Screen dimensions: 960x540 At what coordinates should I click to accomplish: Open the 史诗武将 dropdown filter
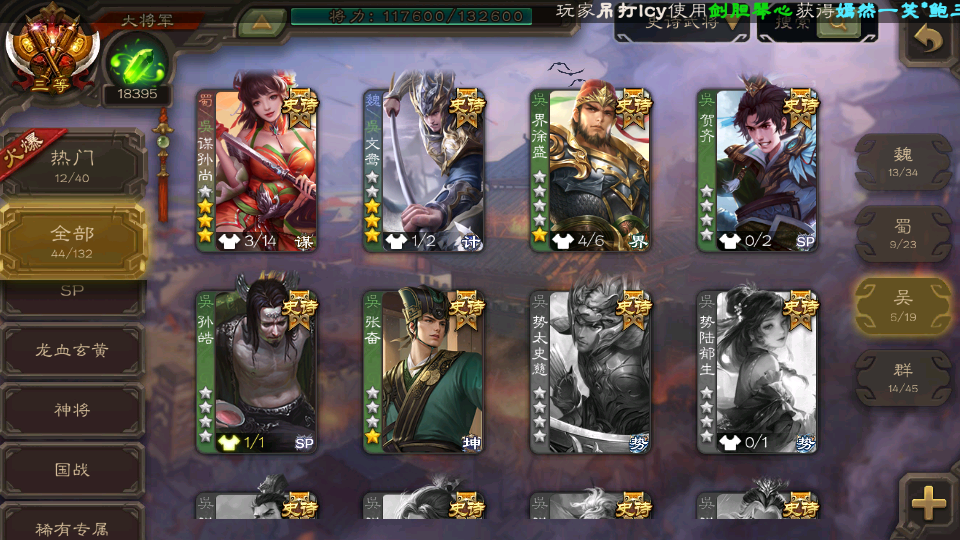682,24
